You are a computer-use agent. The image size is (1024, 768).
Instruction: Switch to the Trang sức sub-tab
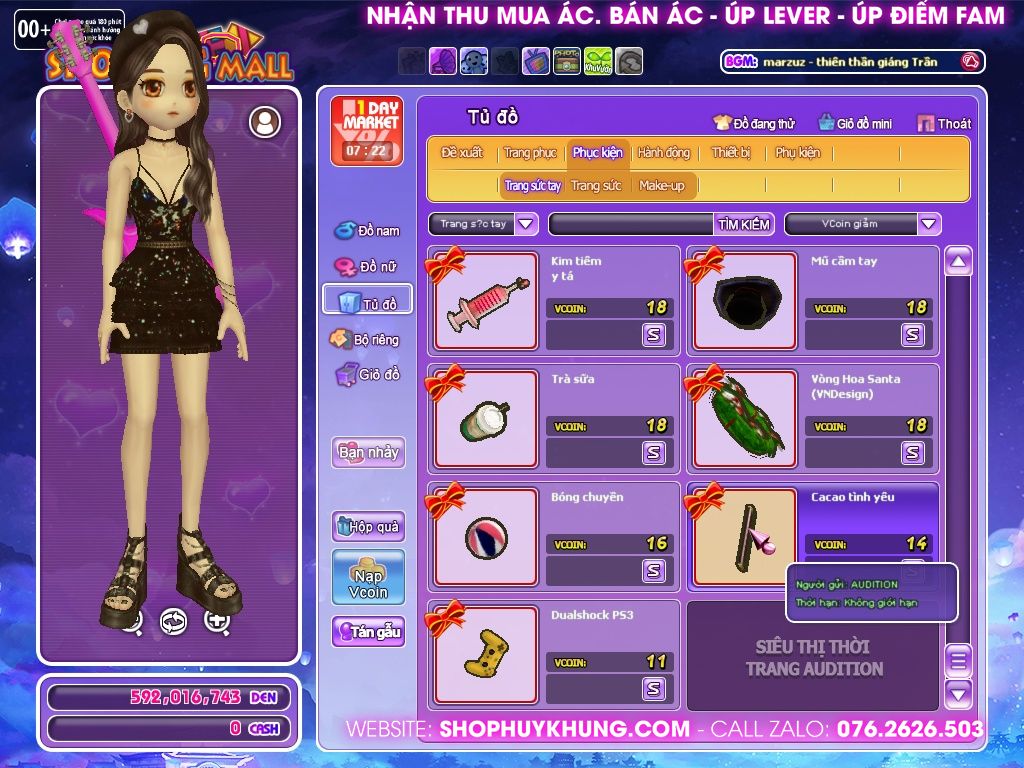(596, 186)
